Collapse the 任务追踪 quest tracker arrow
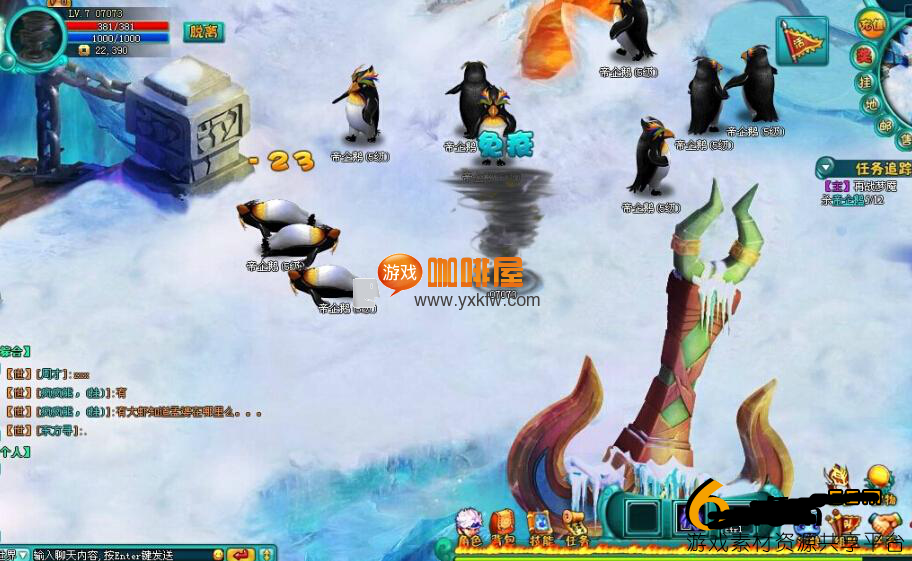The width and height of the screenshot is (912, 561). pos(826,168)
